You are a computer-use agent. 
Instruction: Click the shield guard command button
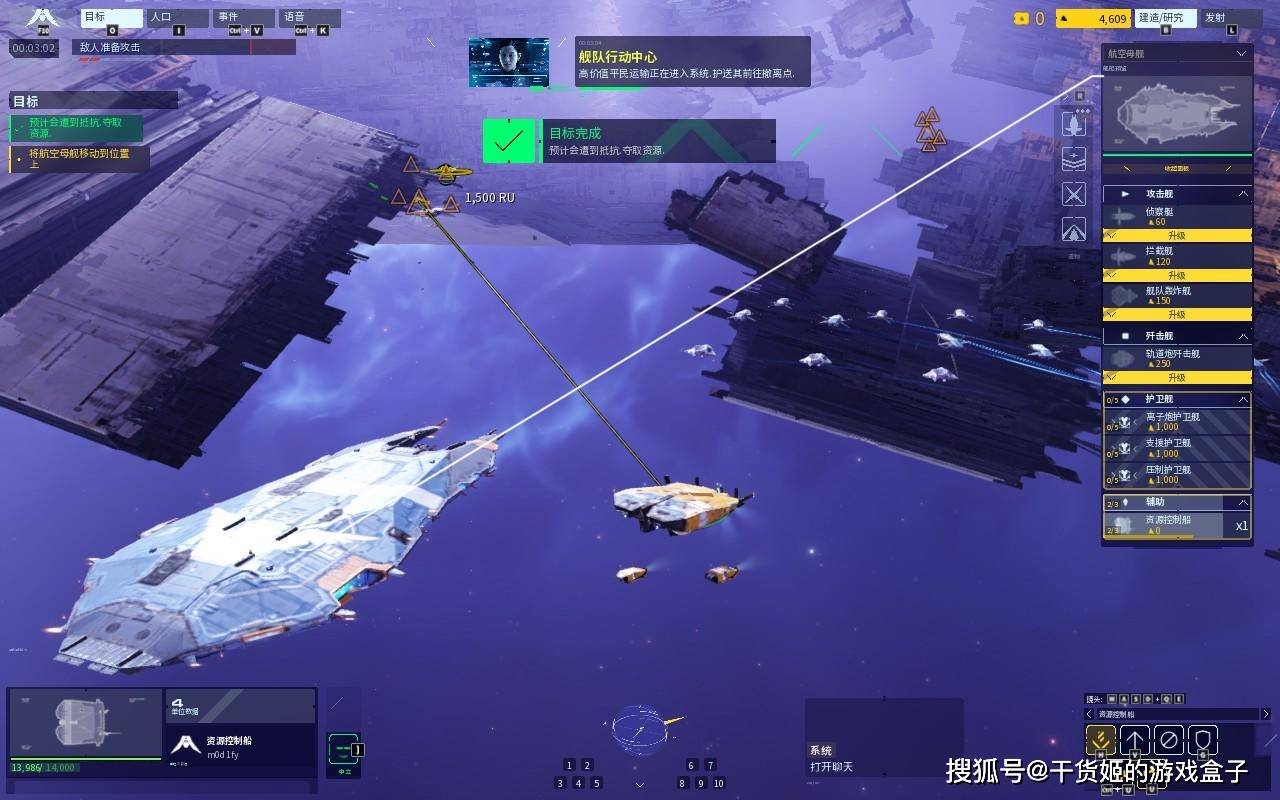[1202, 740]
